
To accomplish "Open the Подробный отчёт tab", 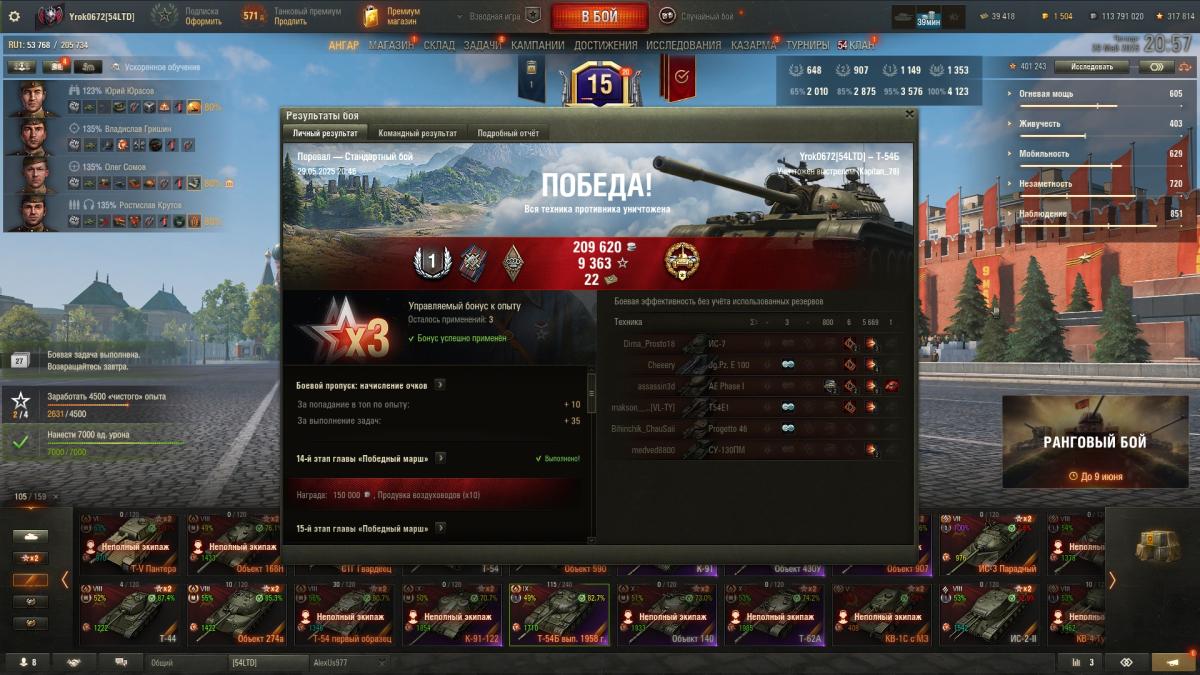I will (508, 133).
